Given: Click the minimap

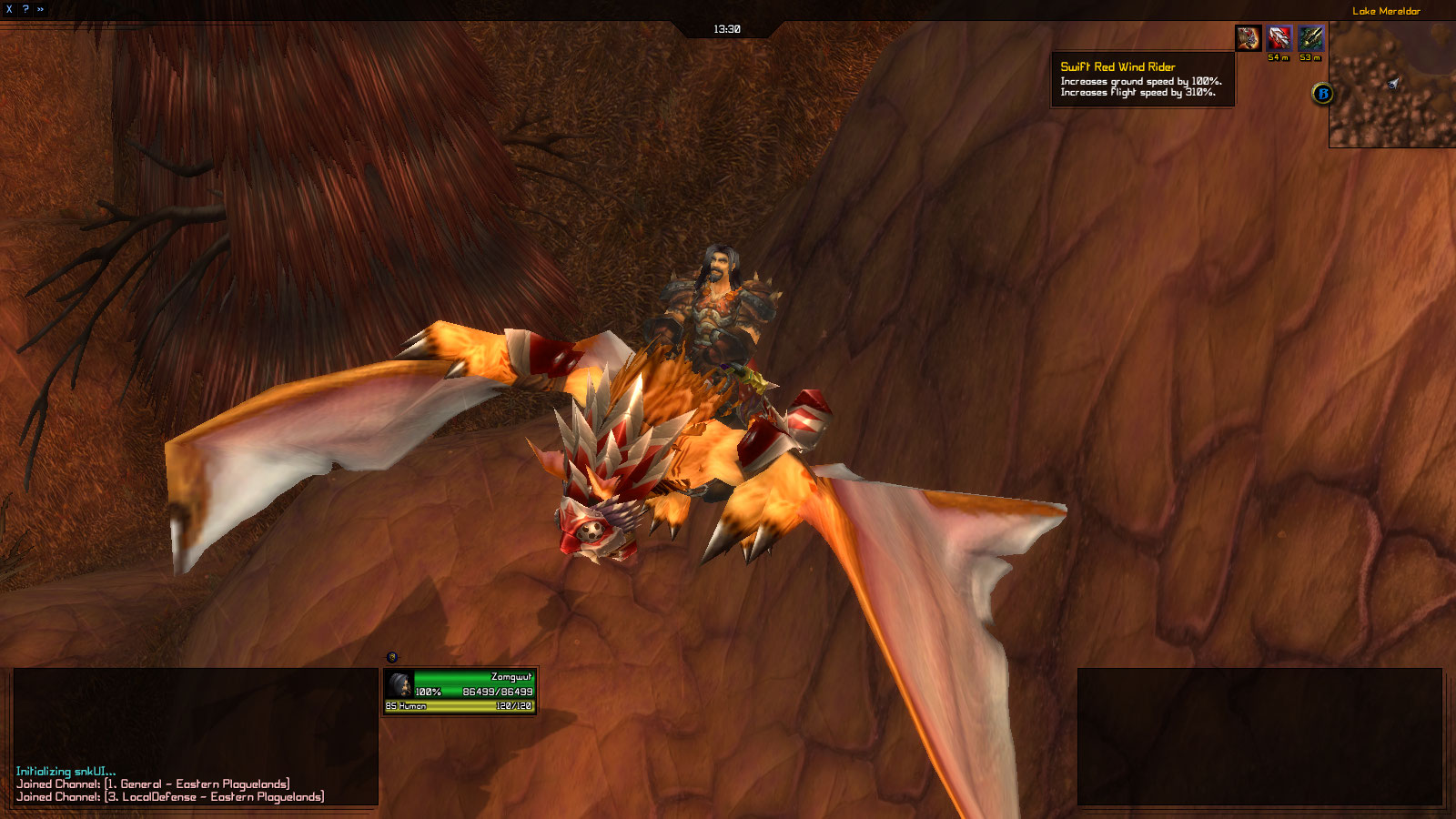Looking at the screenshot, I should (1392, 85).
